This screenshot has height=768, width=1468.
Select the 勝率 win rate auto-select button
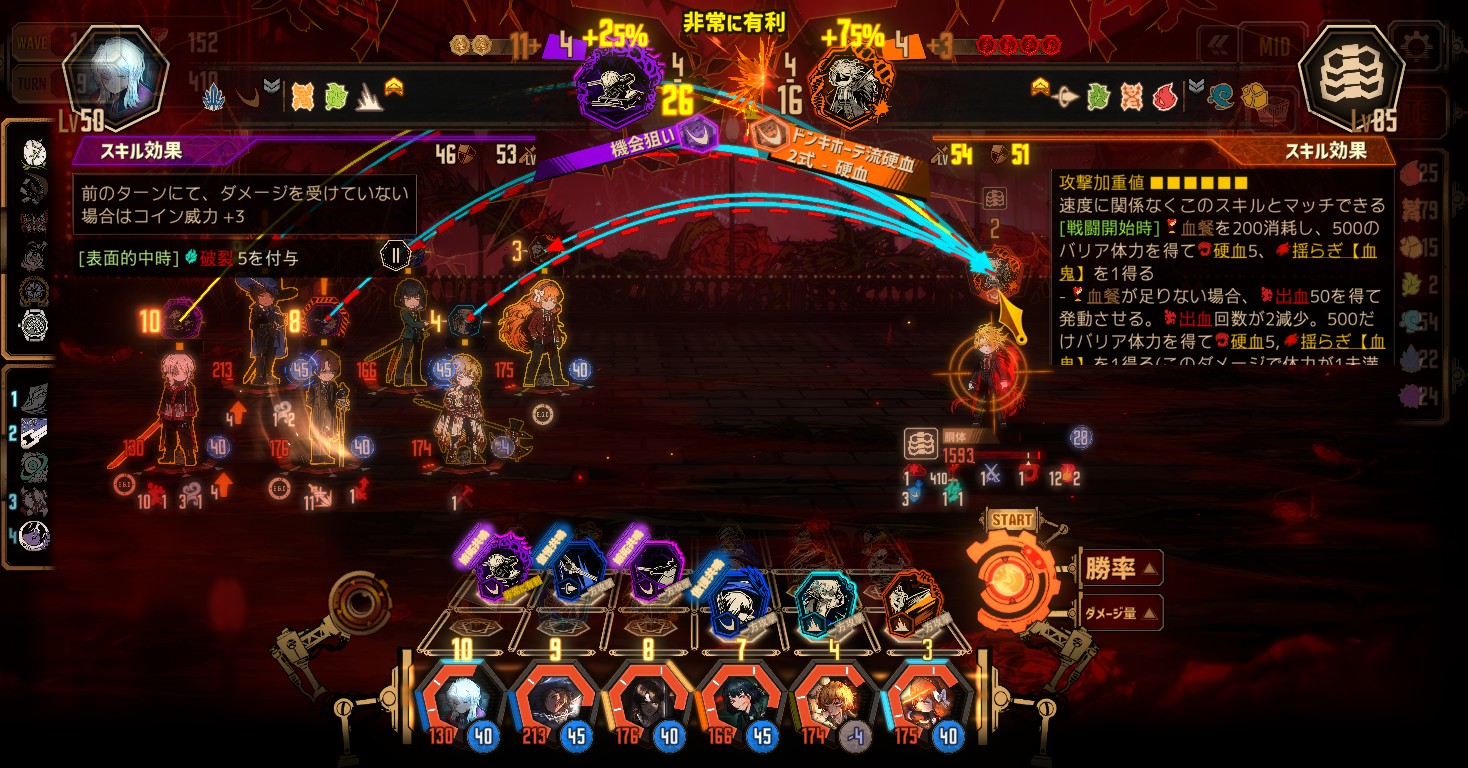1121,569
